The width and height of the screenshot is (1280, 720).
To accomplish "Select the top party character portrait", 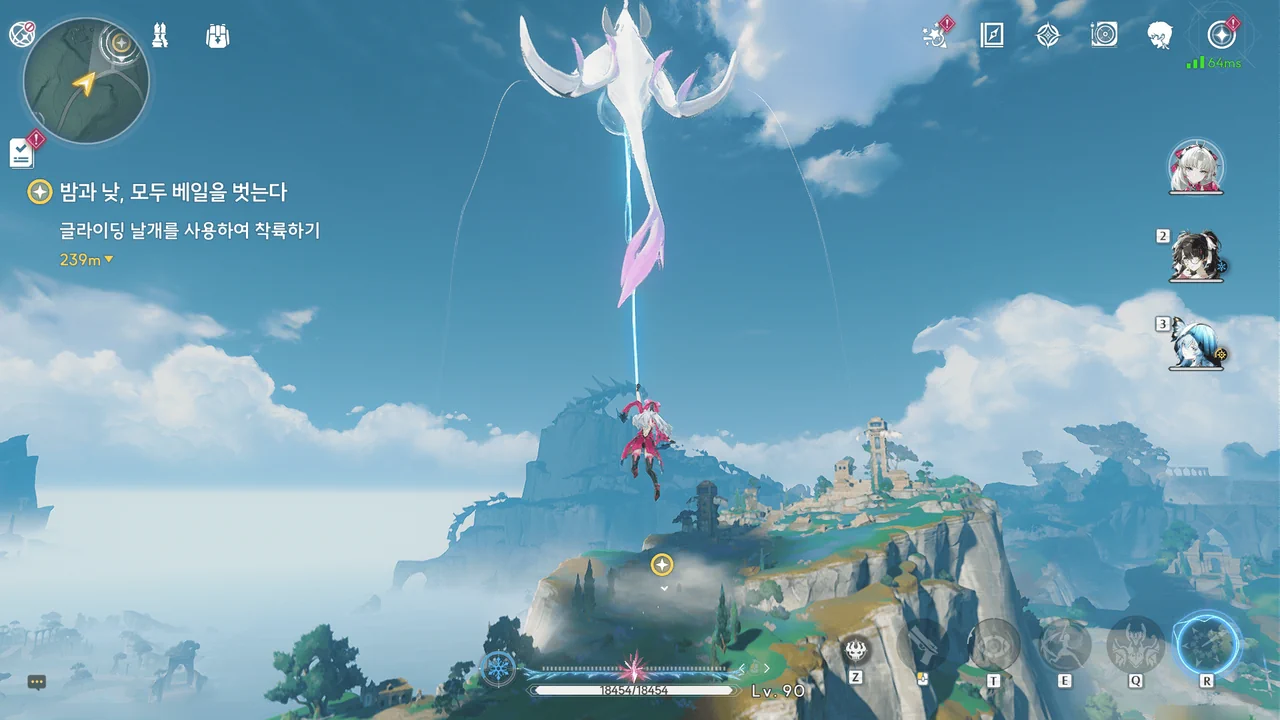I will tap(1195, 168).
